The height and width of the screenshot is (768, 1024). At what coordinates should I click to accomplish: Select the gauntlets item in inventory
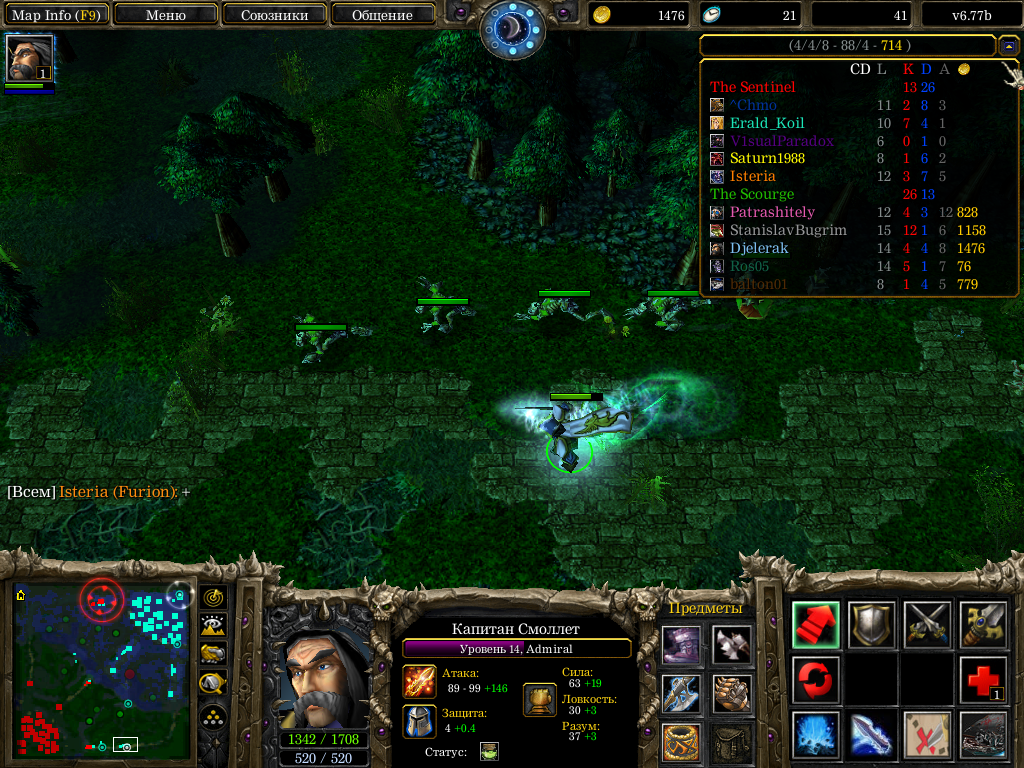pos(732,693)
